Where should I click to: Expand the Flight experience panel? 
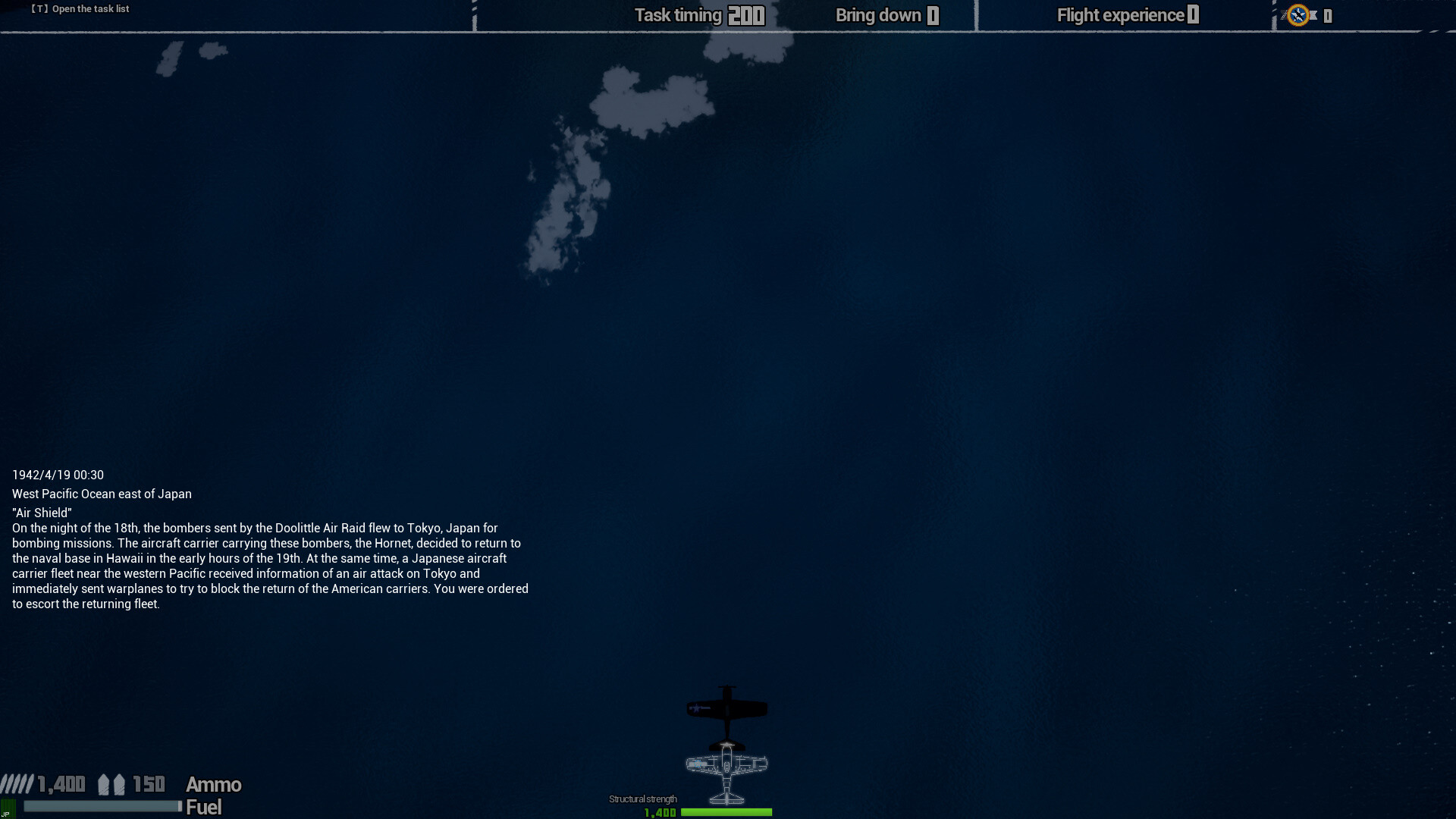pyautogui.click(x=1126, y=14)
